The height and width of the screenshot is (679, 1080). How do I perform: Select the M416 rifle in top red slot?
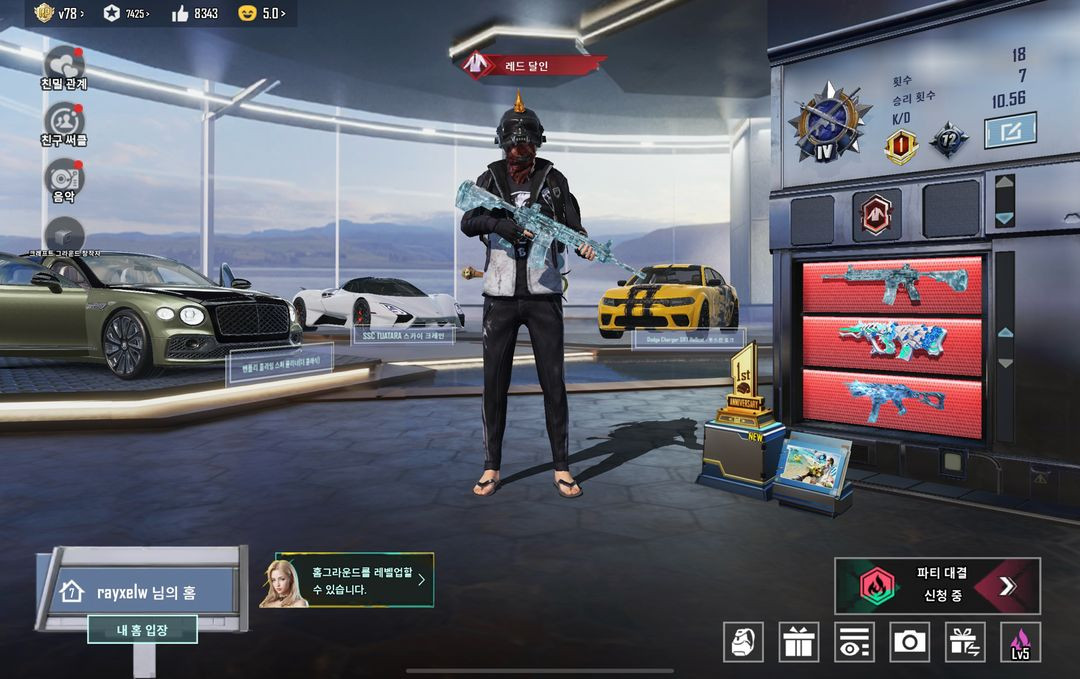coord(892,284)
